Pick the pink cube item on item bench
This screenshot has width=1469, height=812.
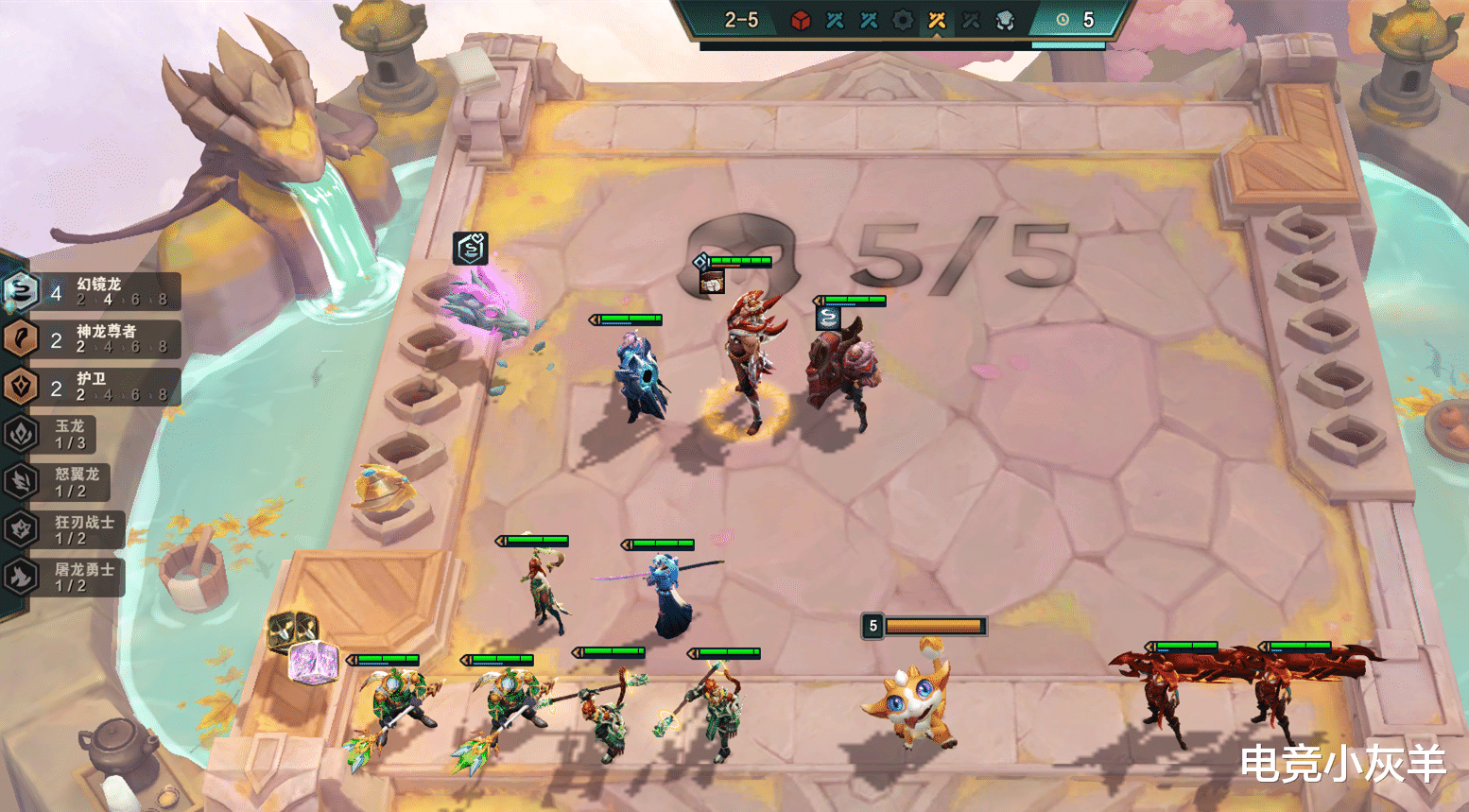point(314,660)
